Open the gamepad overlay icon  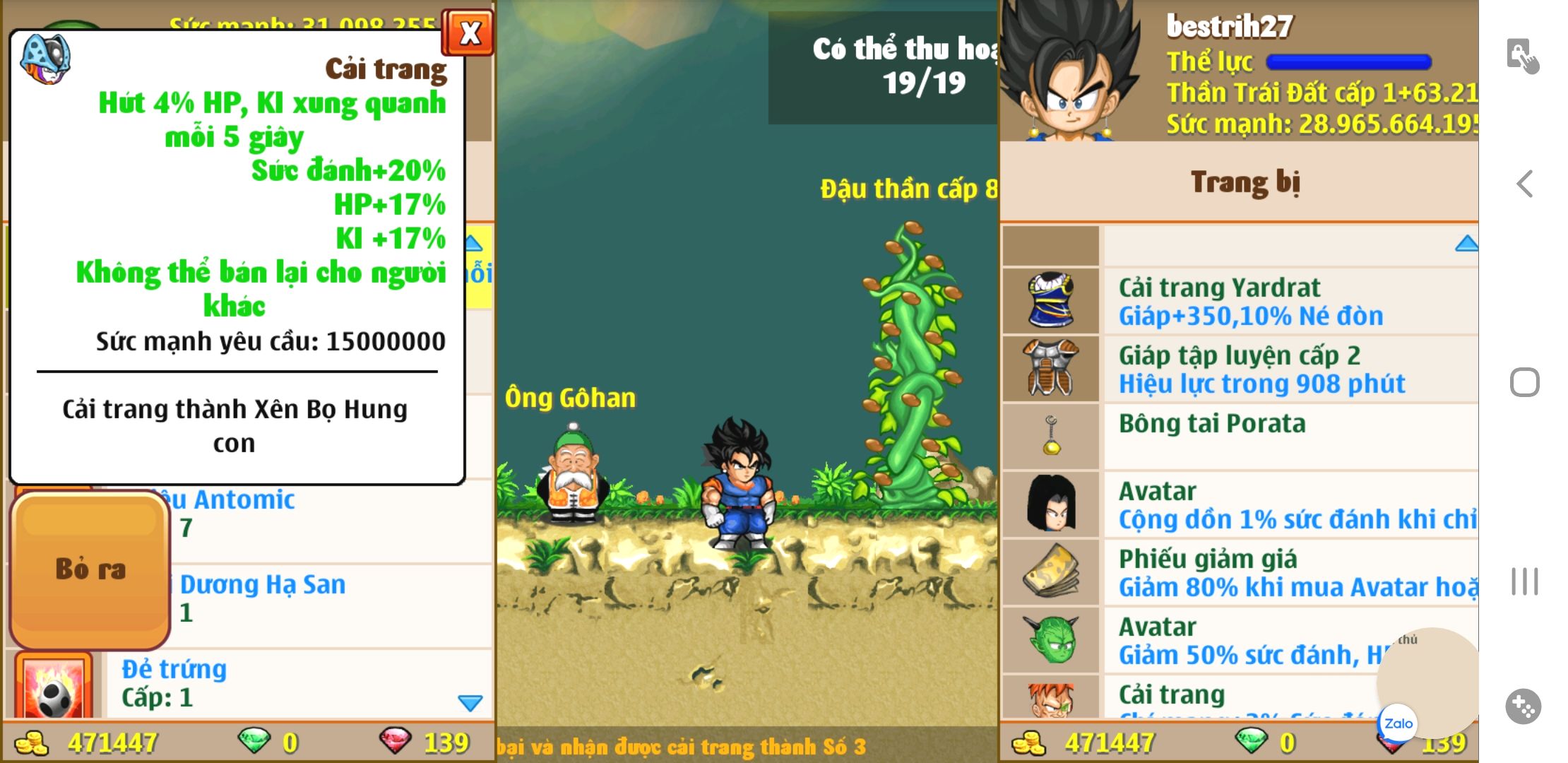(1524, 706)
